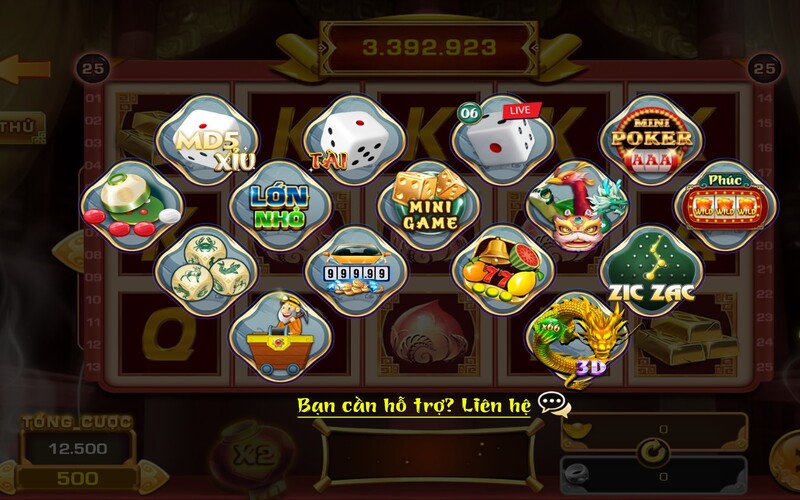
Task: Click the support chat bubble link
Action: (x=554, y=406)
